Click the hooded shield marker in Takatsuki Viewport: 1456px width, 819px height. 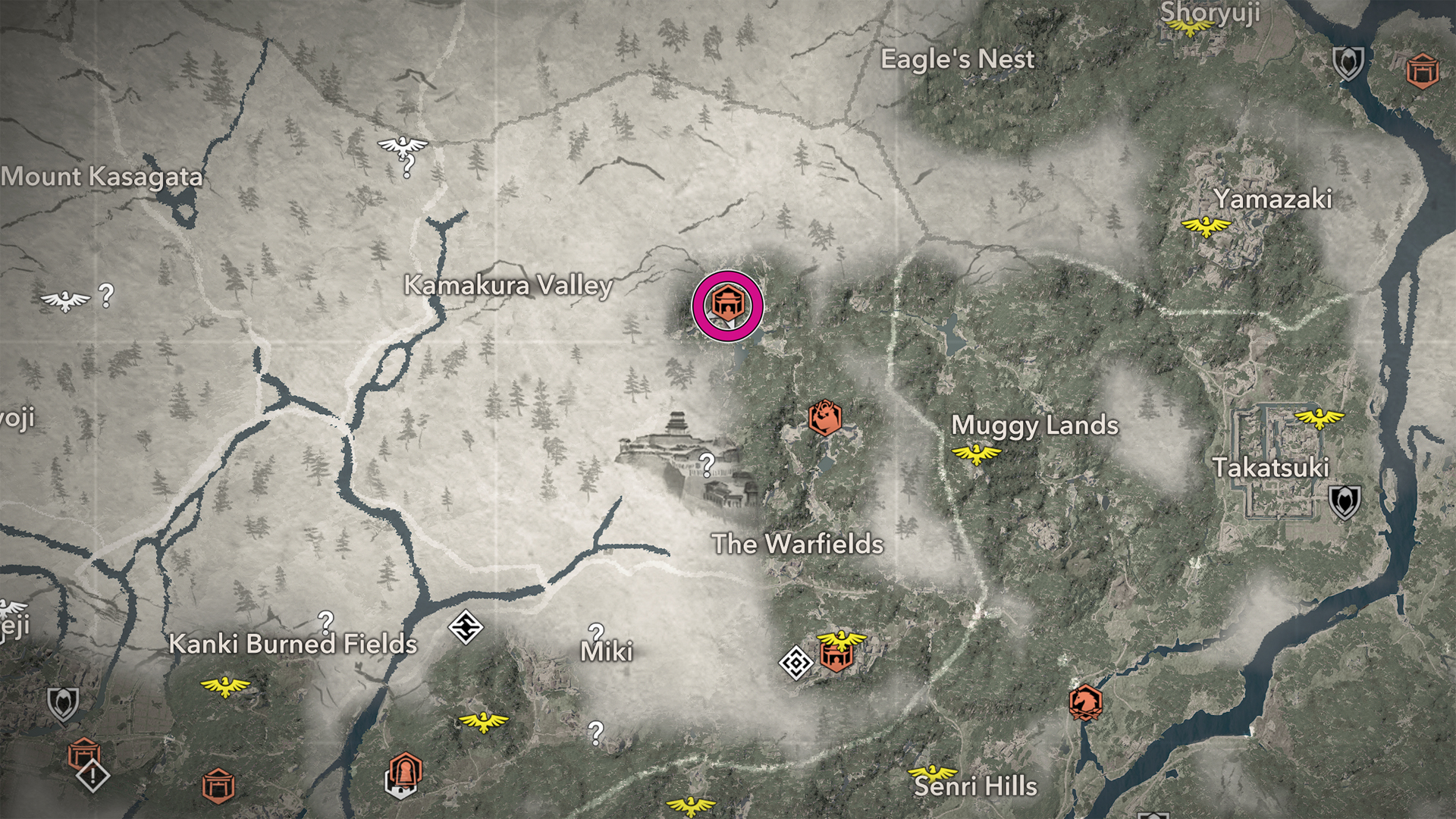[x=1344, y=501]
